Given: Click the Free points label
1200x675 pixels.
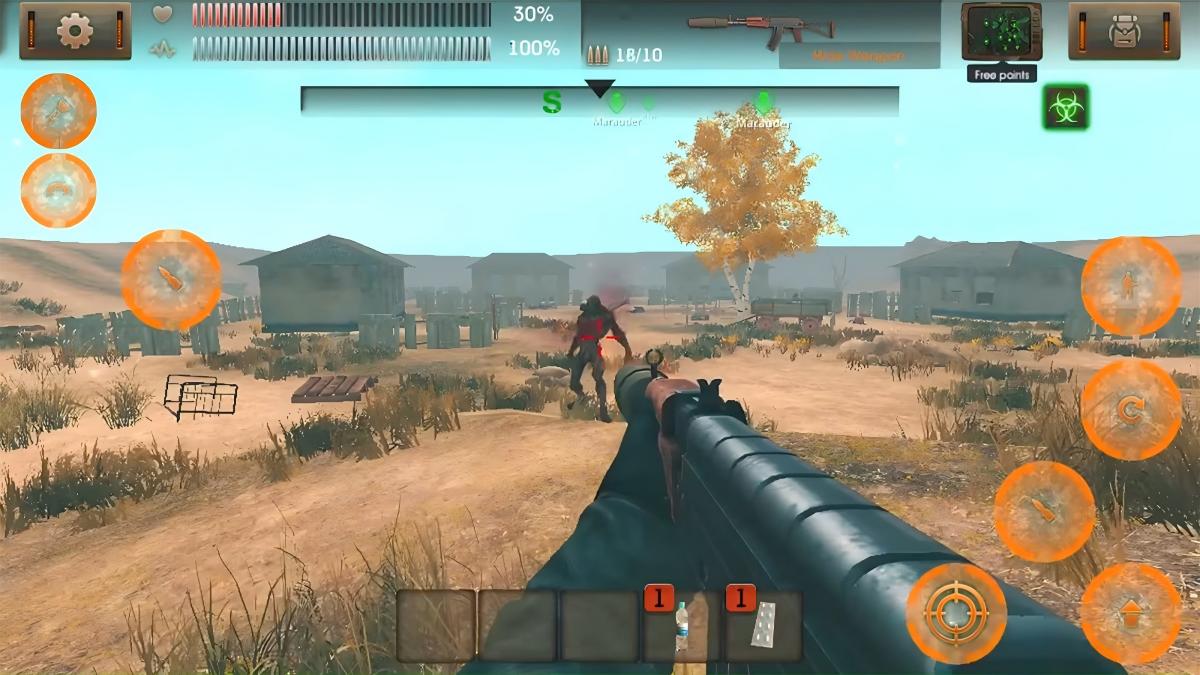Looking at the screenshot, I should (1001, 75).
